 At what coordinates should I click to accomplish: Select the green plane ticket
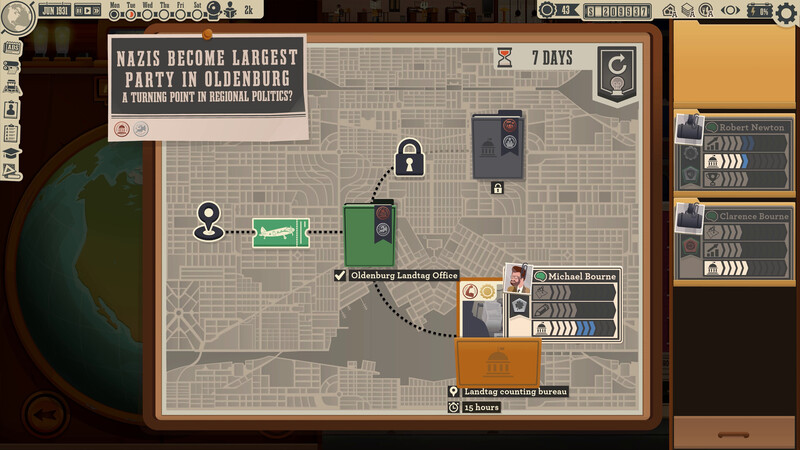coord(281,233)
